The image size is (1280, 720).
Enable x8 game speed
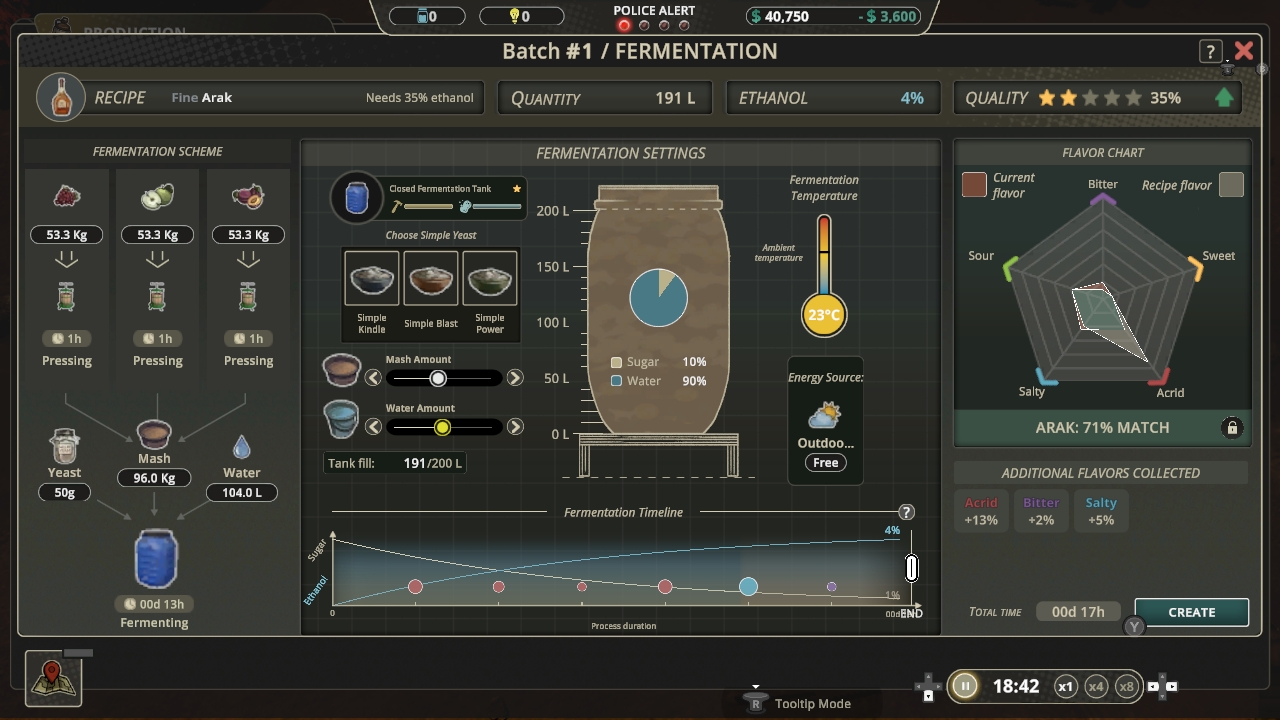point(1126,687)
